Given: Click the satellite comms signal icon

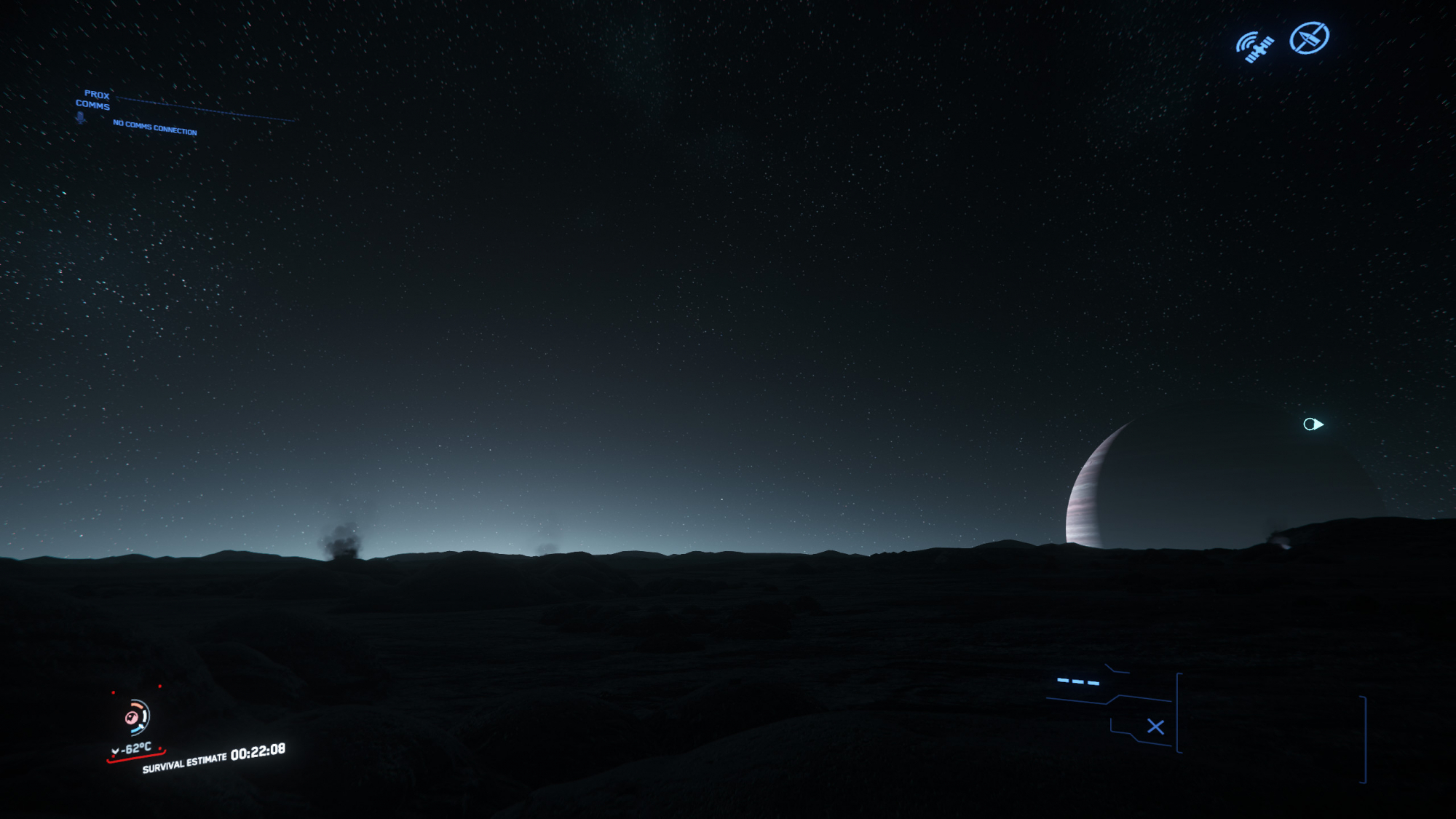Looking at the screenshot, I should point(1255,47).
